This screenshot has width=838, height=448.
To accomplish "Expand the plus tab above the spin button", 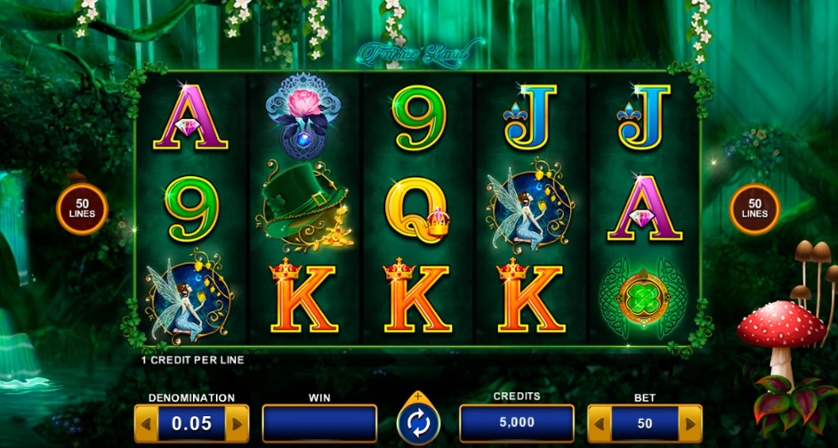I will 418,396.
